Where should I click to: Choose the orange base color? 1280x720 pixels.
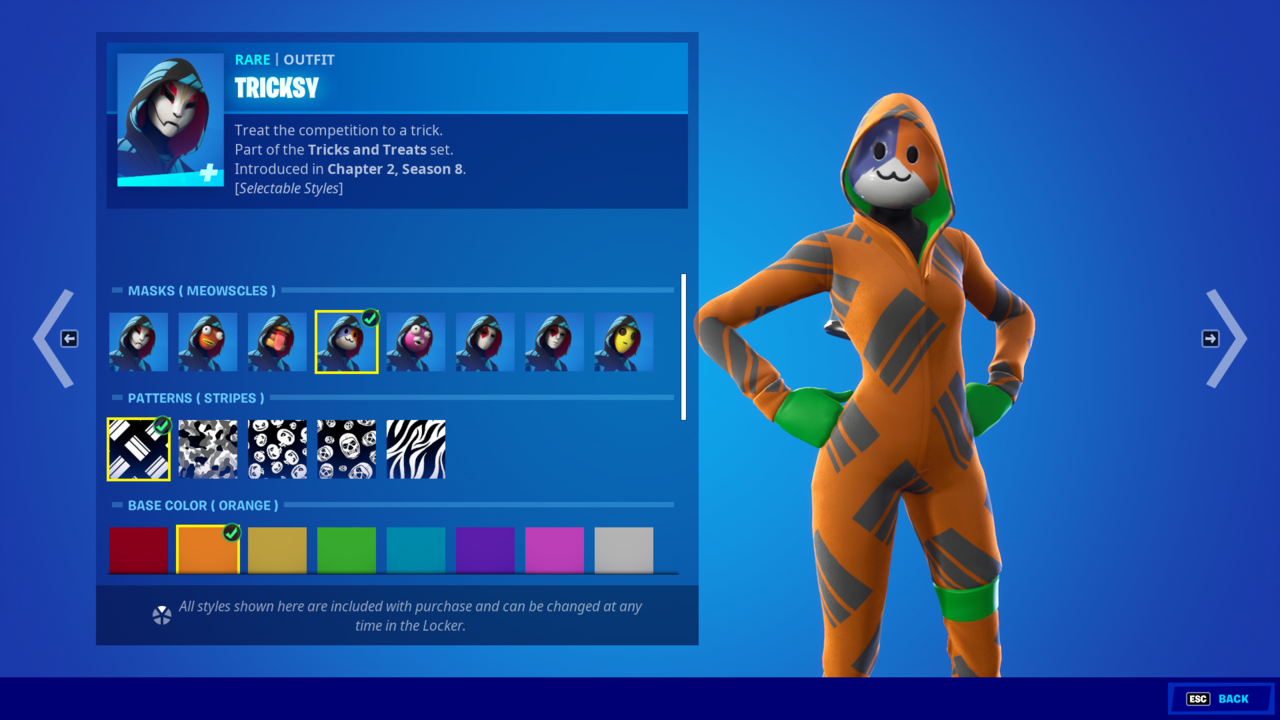click(x=208, y=550)
